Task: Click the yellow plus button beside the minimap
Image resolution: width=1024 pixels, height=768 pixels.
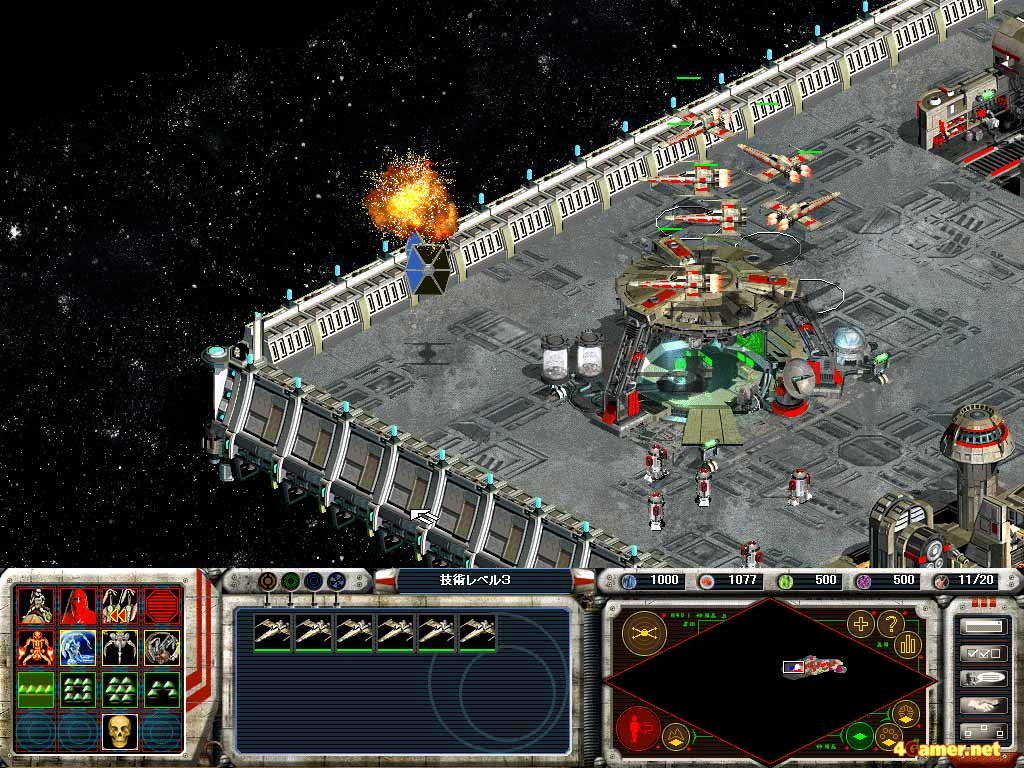Action: (859, 625)
